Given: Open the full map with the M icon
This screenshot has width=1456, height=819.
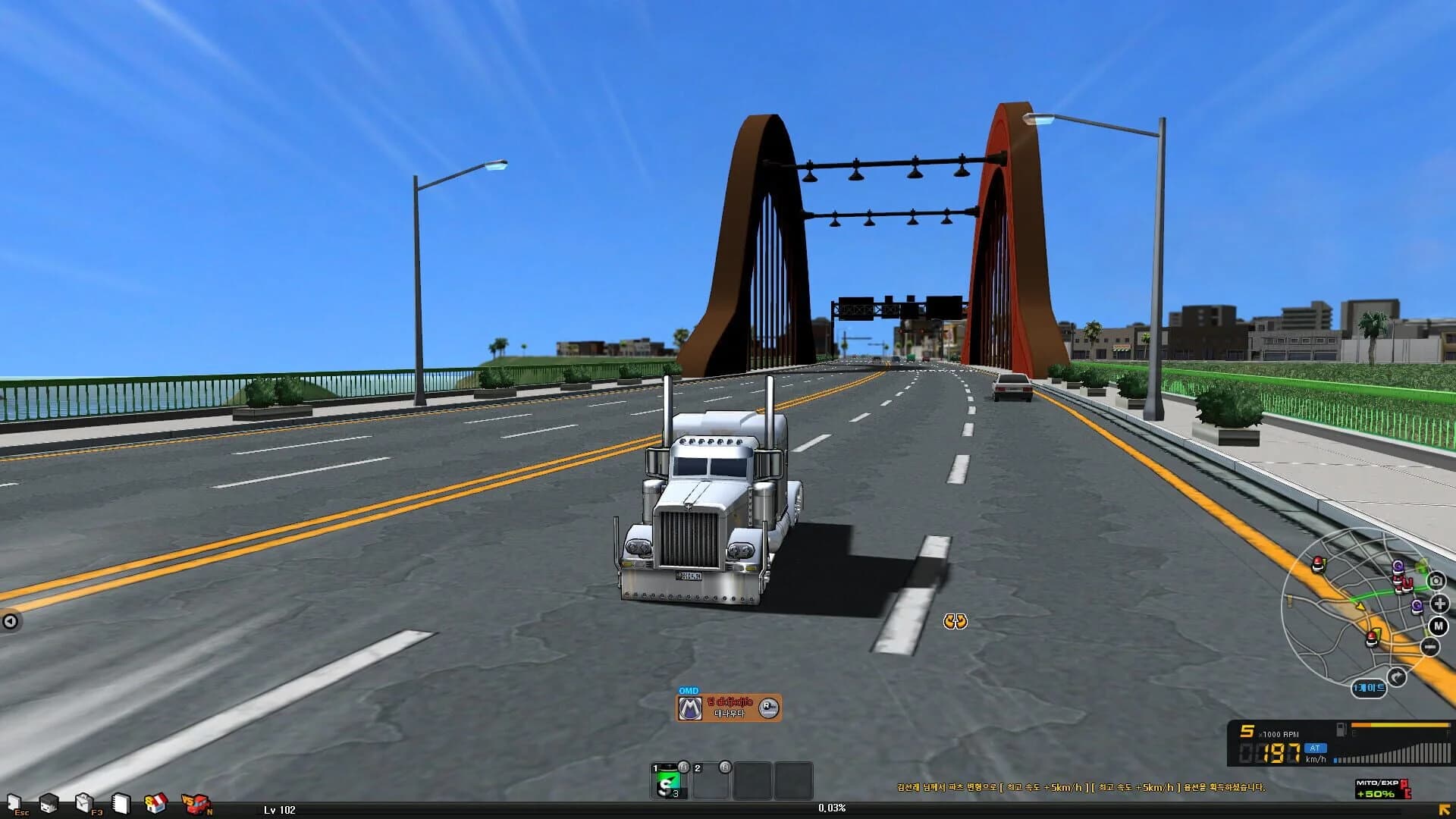Looking at the screenshot, I should [x=1438, y=626].
